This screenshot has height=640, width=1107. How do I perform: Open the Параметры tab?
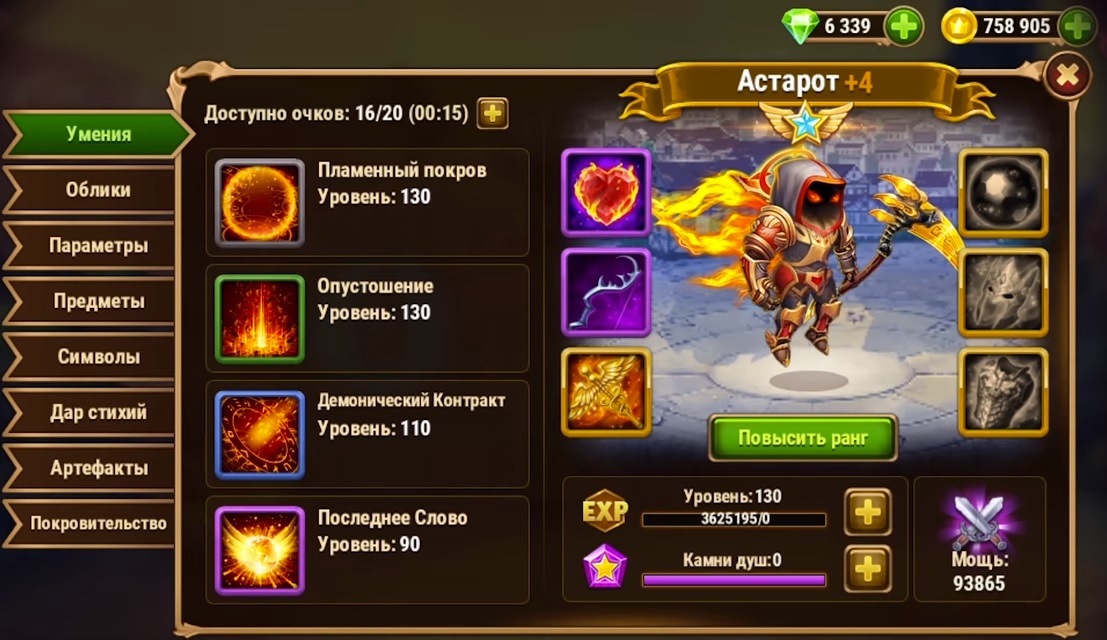pos(97,245)
